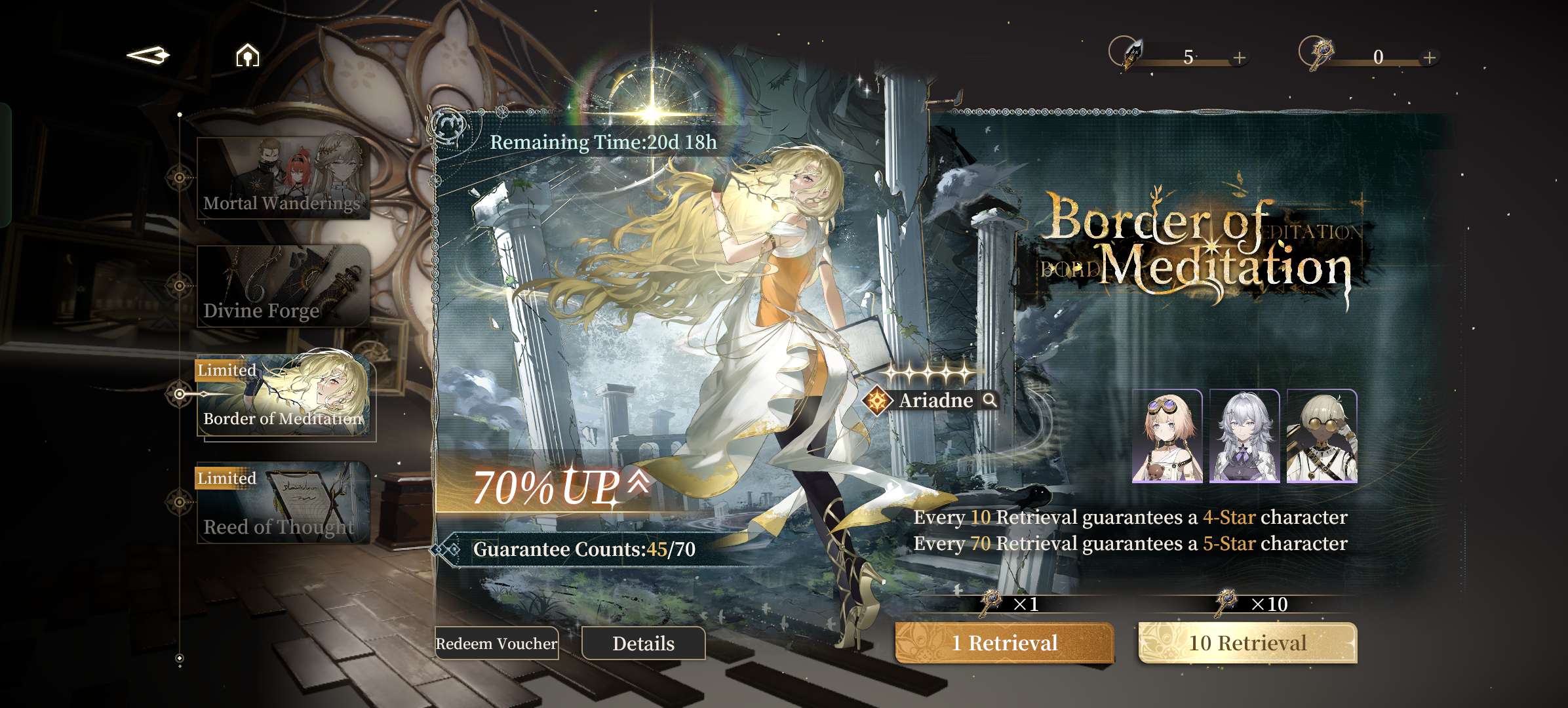Add more quill currency with plus
The height and width of the screenshot is (708, 1568).
1239,58
